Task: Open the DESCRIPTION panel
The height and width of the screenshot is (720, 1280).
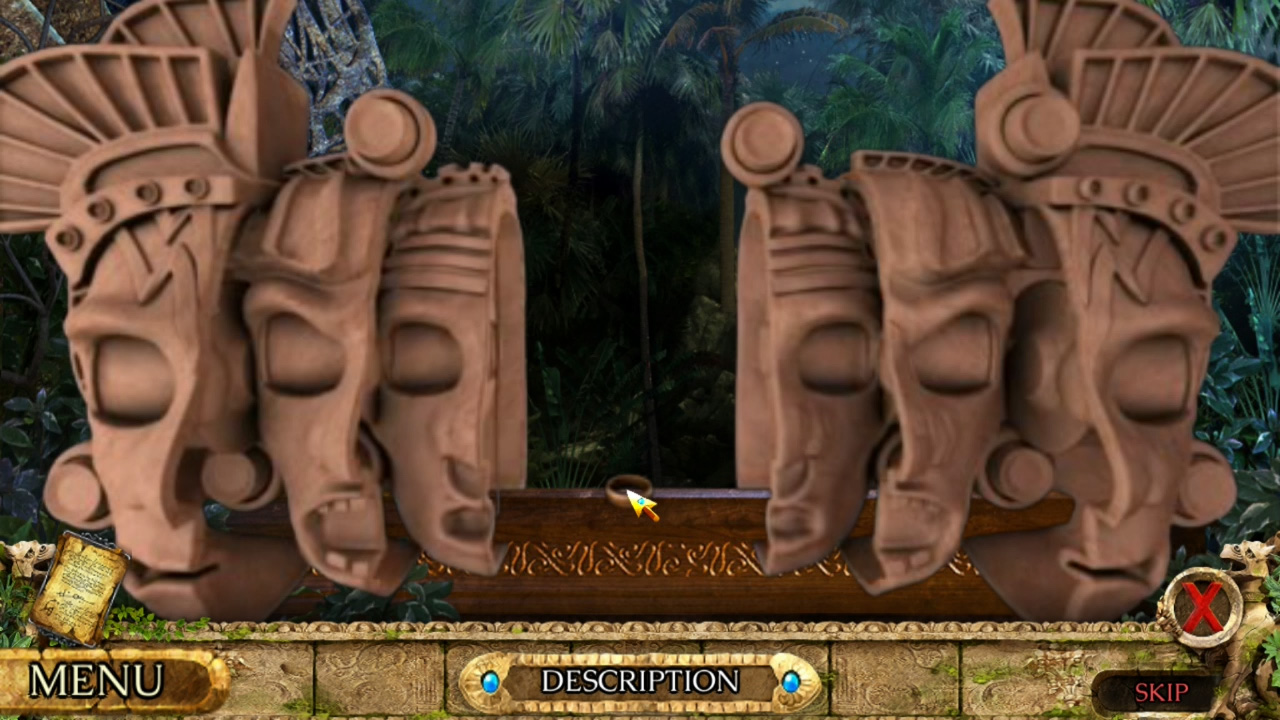Action: pyautogui.click(x=640, y=683)
